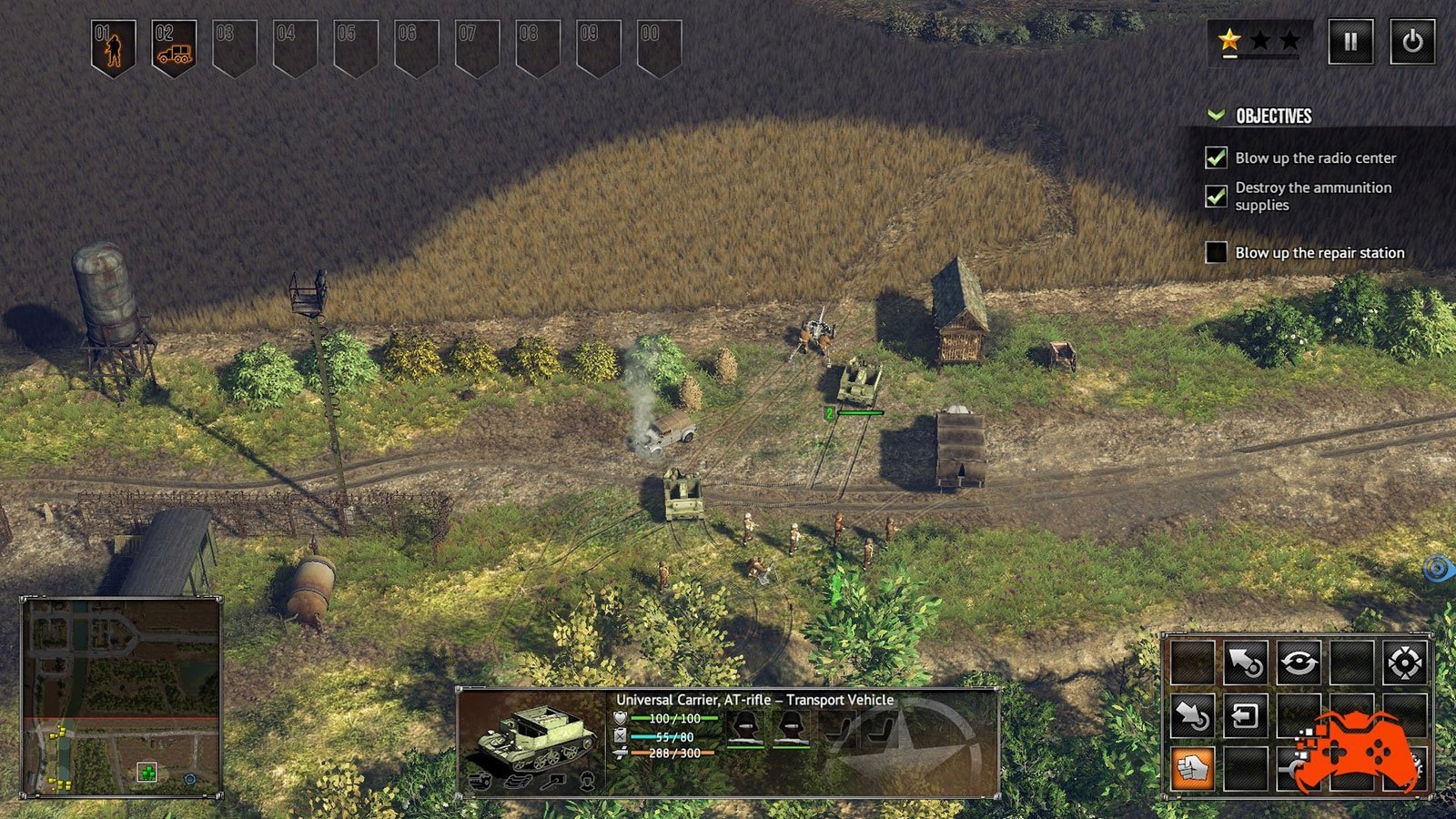Screen dimensions: 1456x819
Task: Activate the rotating eye command
Action: tap(1298, 663)
